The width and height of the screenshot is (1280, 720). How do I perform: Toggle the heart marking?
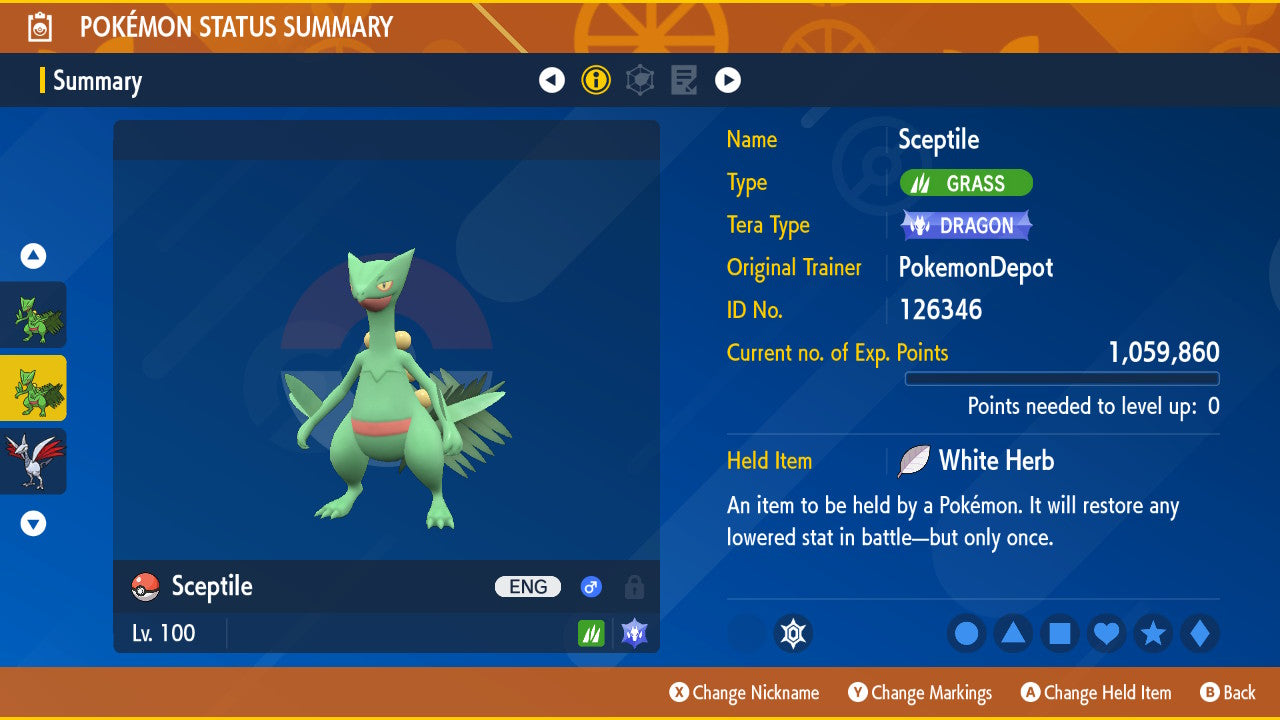click(x=1106, y=633)
